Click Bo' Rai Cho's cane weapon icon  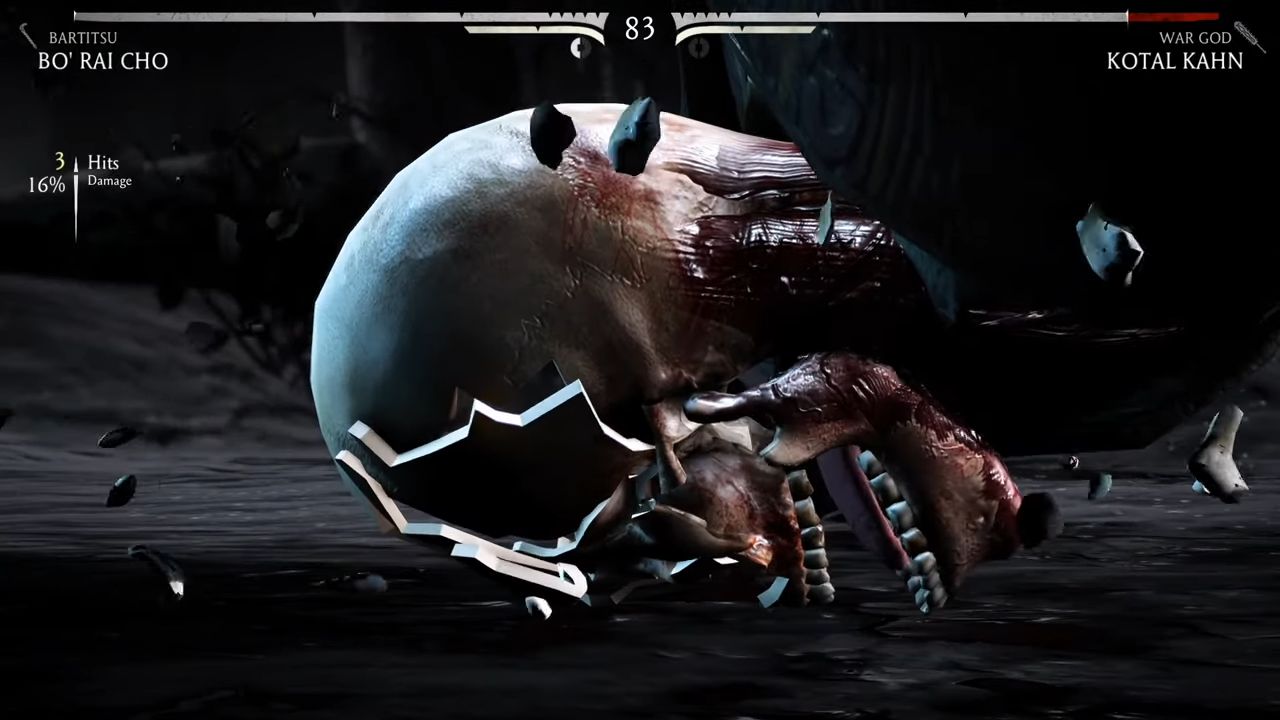pos(28,37)
